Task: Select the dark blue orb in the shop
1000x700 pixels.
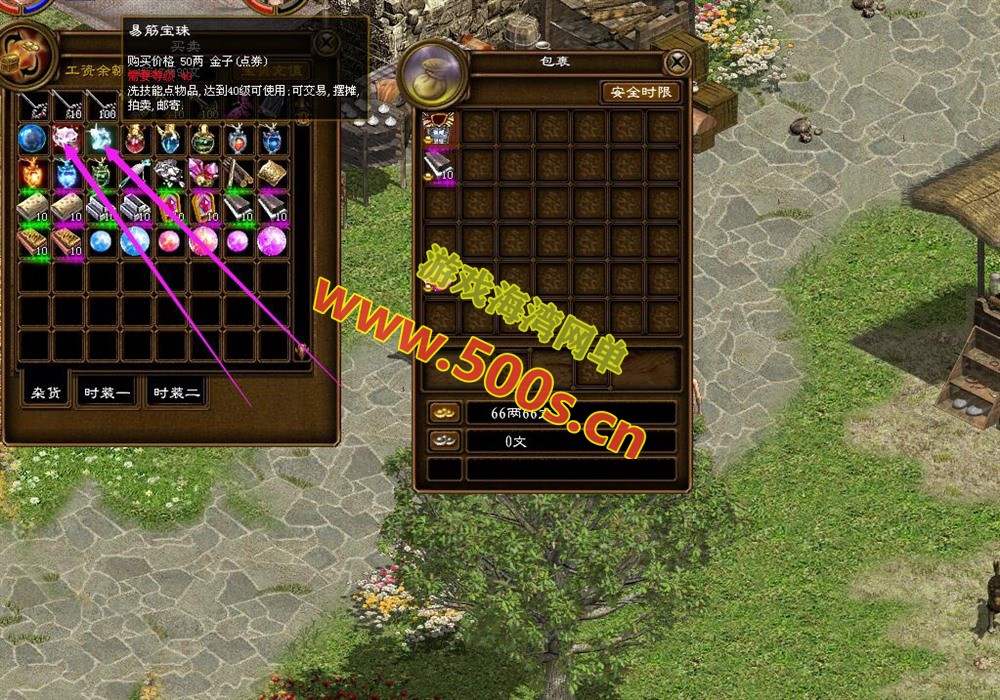Action: pyautogui.click(x=32, y=138)
